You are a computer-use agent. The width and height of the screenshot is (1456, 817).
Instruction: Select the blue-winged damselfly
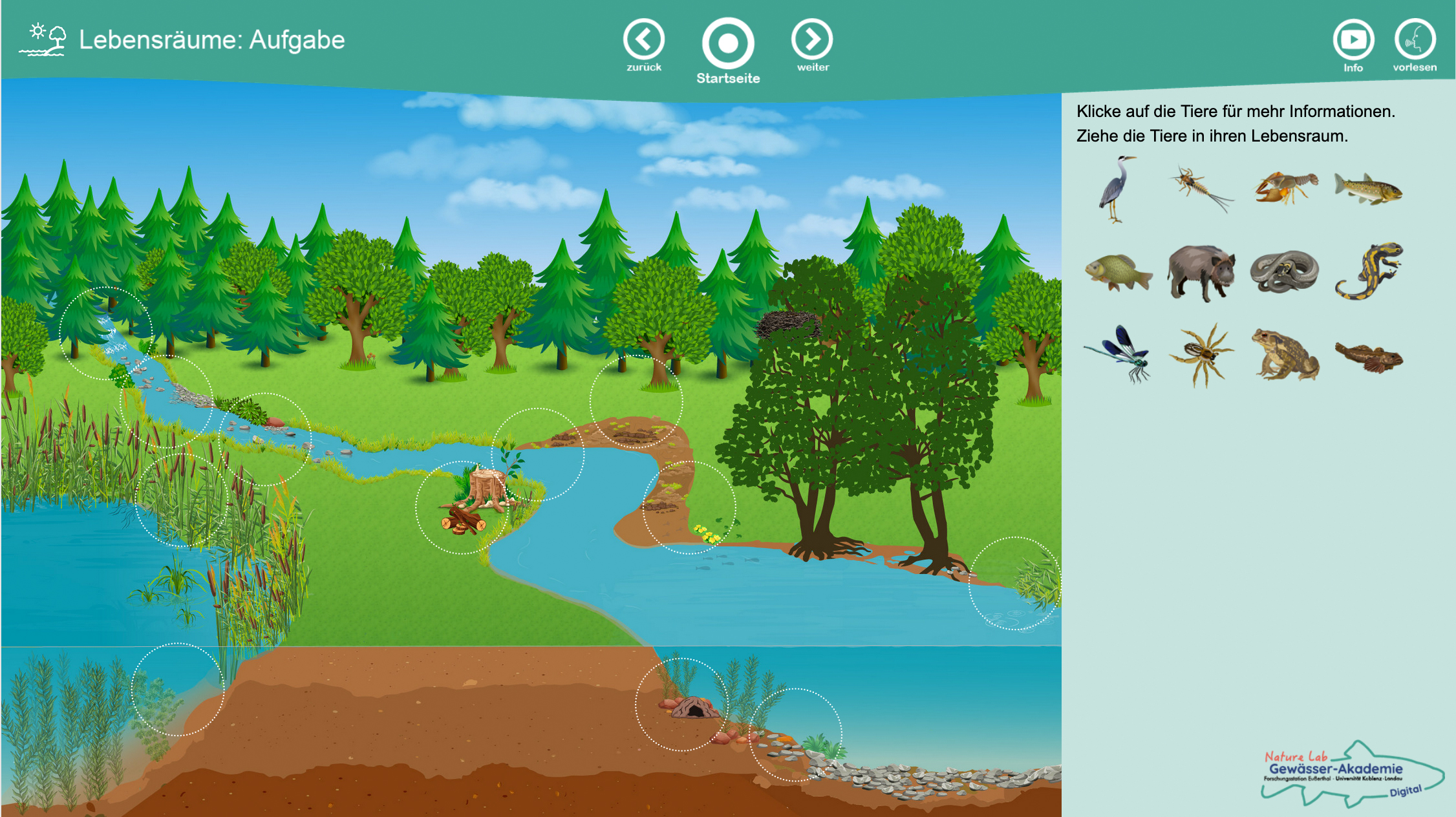[x=1119, y=354]
